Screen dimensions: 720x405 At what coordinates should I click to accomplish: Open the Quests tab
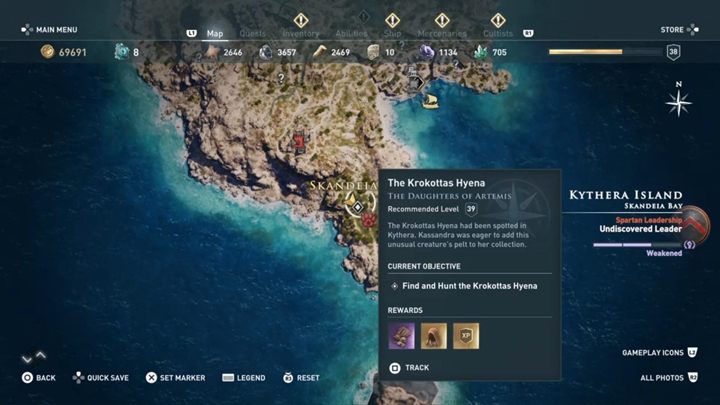tap(252, 33)
